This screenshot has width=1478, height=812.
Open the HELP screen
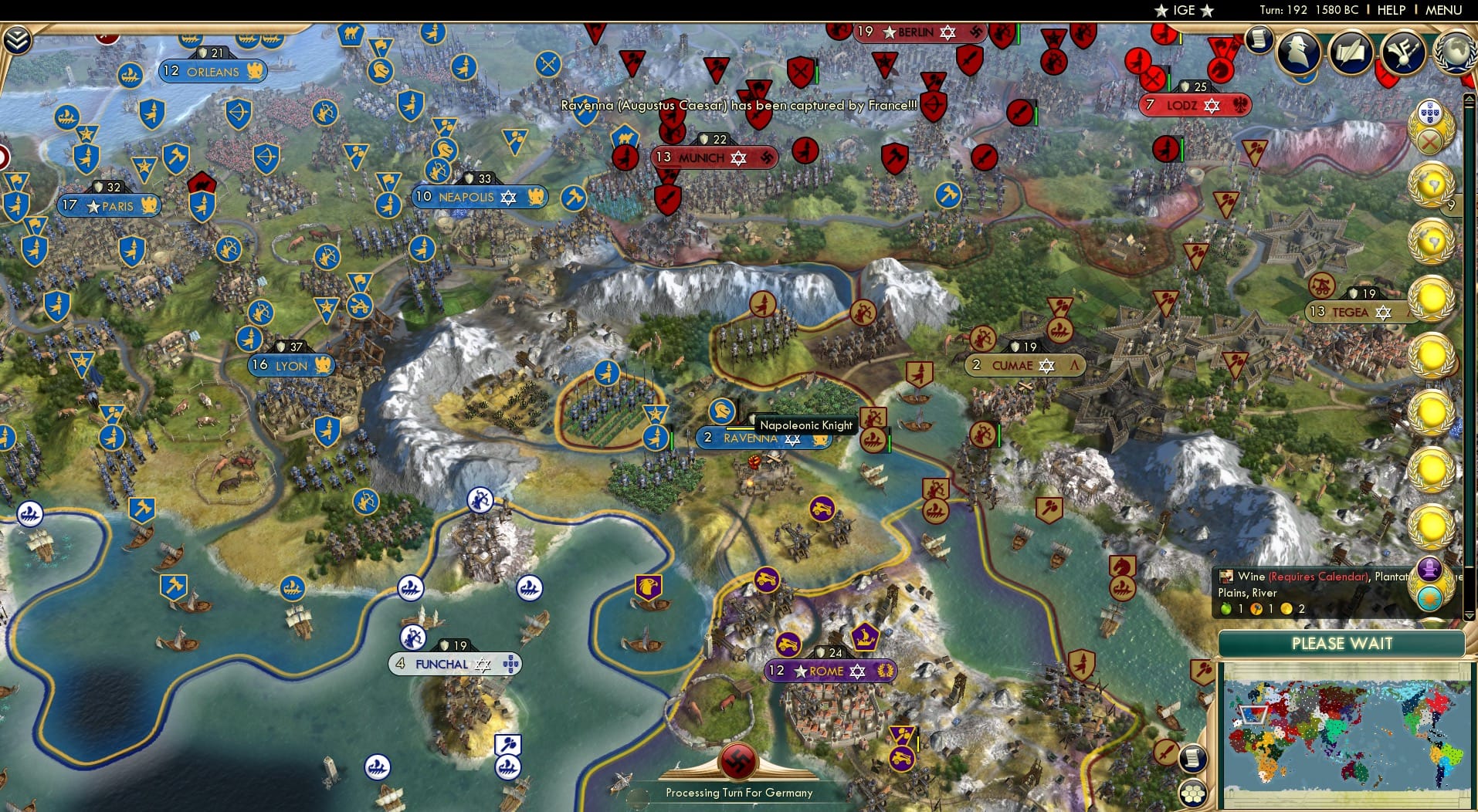[1390, 10]
